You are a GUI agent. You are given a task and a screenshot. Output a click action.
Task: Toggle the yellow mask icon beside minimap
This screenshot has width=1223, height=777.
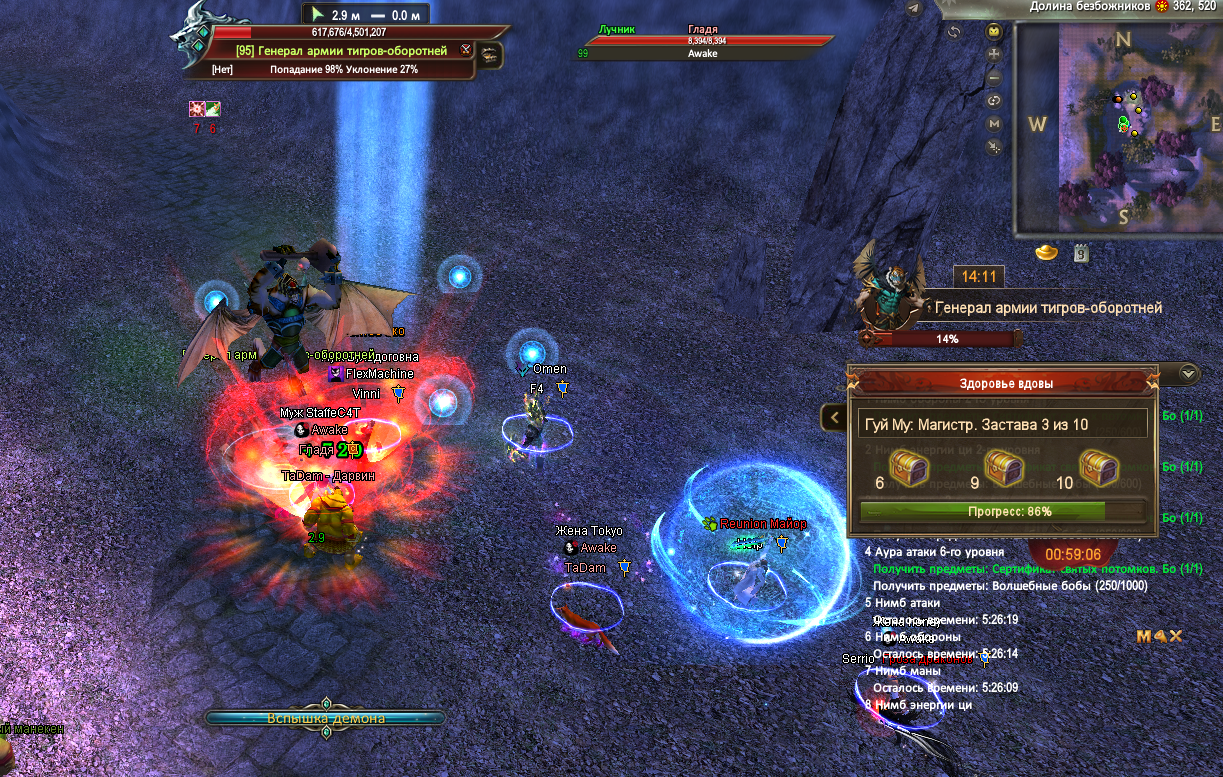(x=994, y=31)
